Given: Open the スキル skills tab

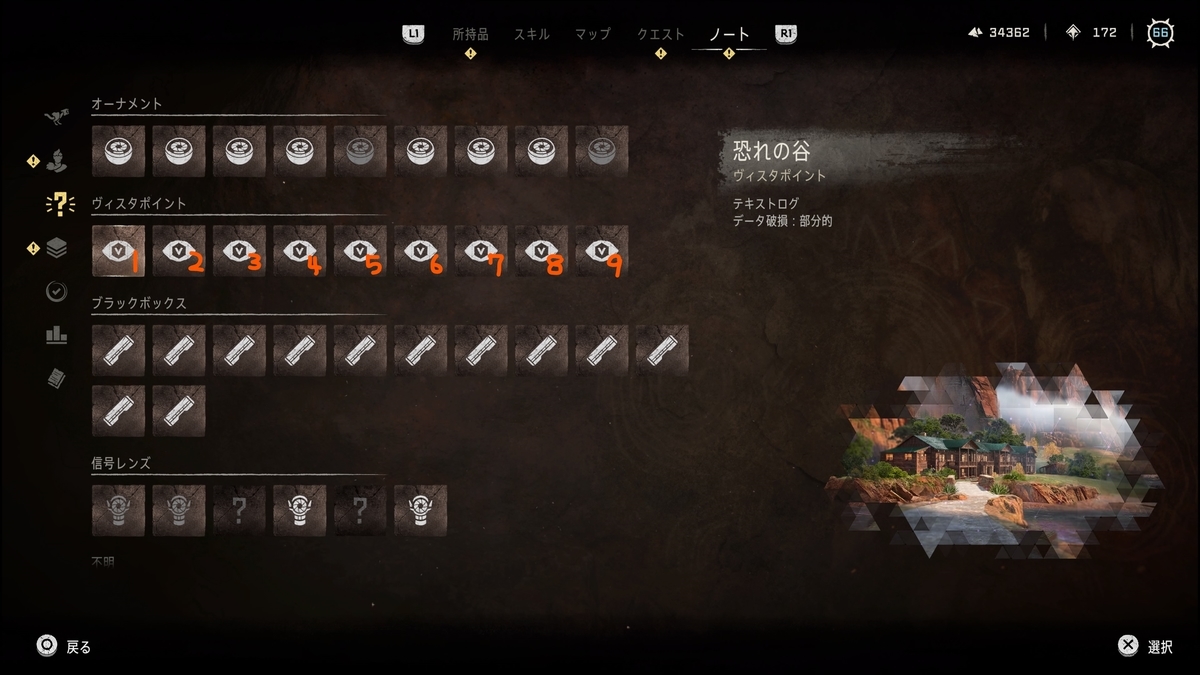Looking at the screenshot, I should (x=531, y=34).
